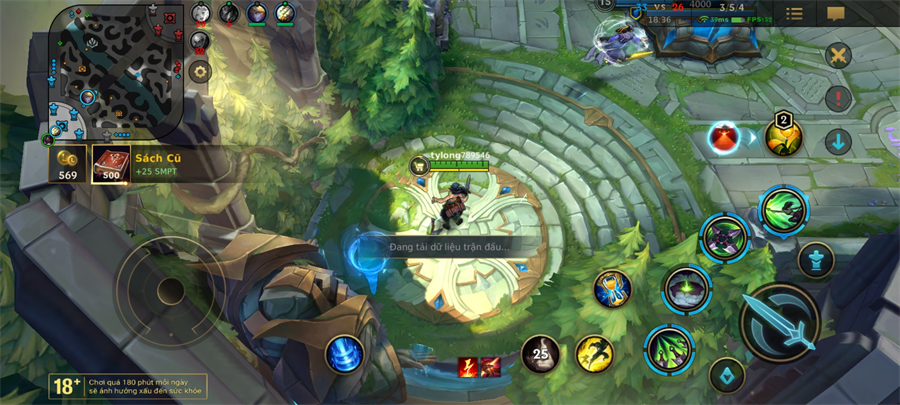Image resolution: width=900 pixels, height=405 pixels.
Task: Open the chat speech bubble
Action: coord(836,14)
